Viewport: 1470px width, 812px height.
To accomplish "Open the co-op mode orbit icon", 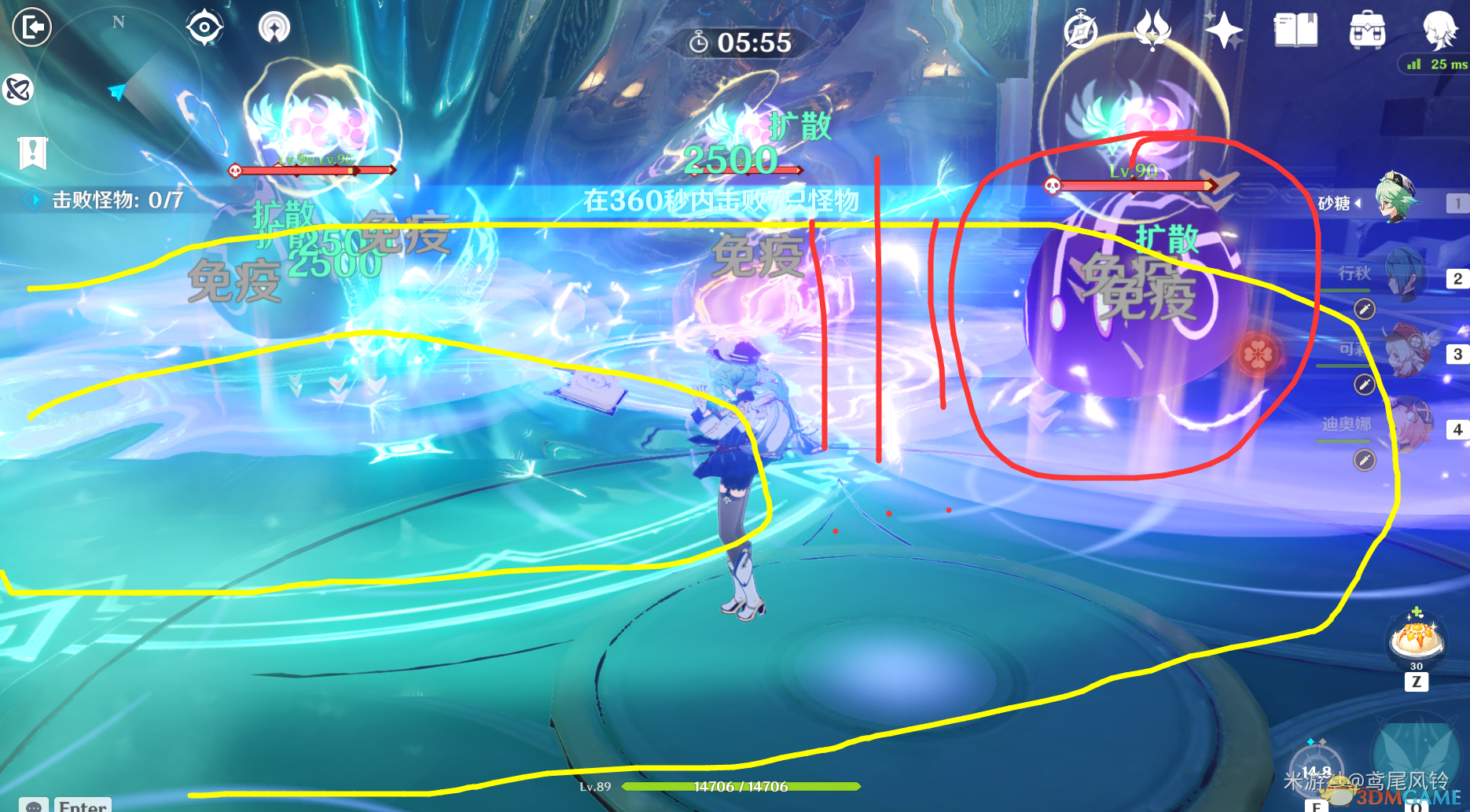I will pyautogui.click(x=18, y=90).
